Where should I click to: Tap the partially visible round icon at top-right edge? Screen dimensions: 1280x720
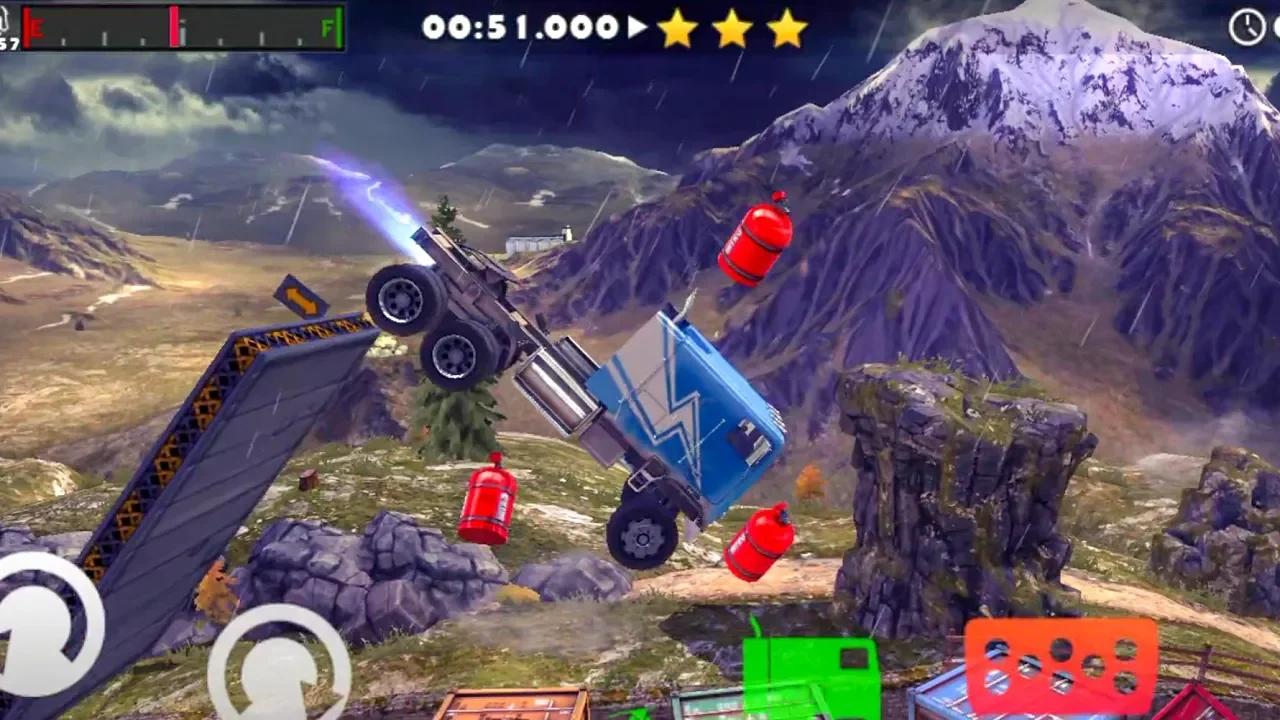(x=1276, y=25)
